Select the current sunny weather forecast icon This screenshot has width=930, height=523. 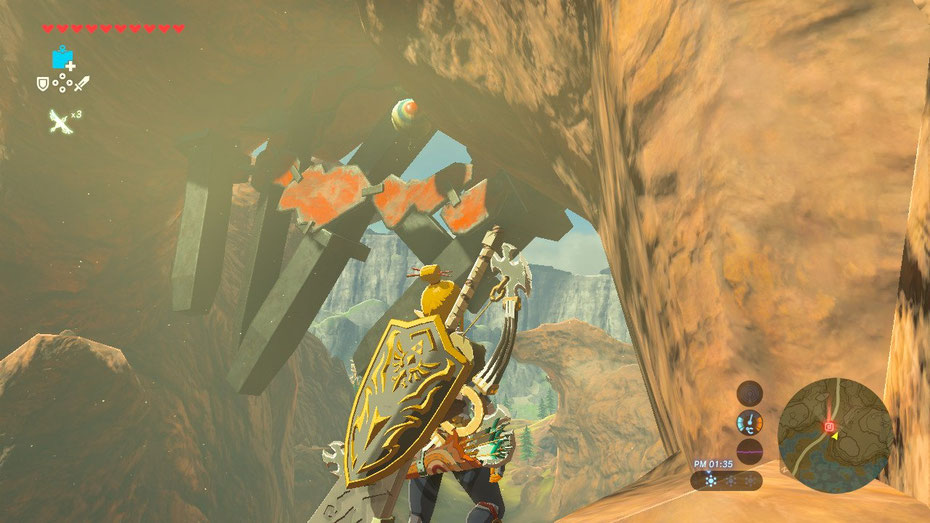(x=711, y=480)
